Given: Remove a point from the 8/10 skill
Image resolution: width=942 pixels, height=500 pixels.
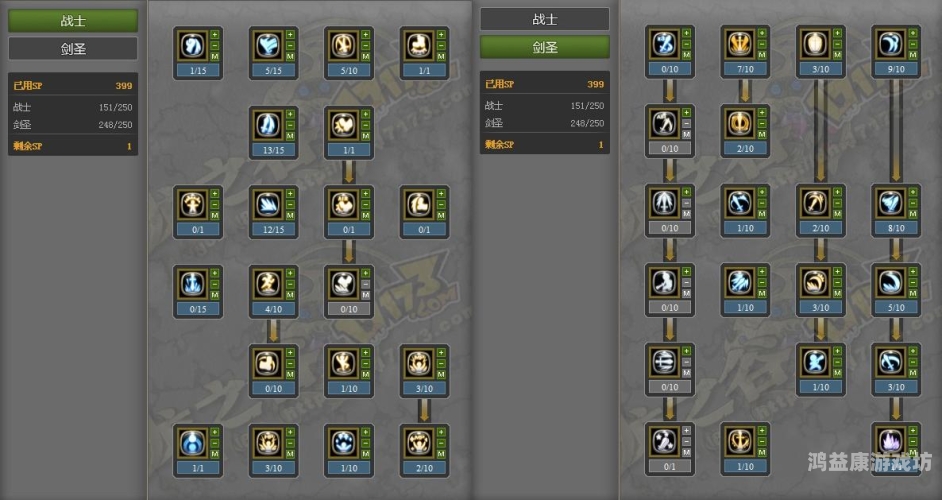Looking at the screenshot, I should [x=912, y=203].
